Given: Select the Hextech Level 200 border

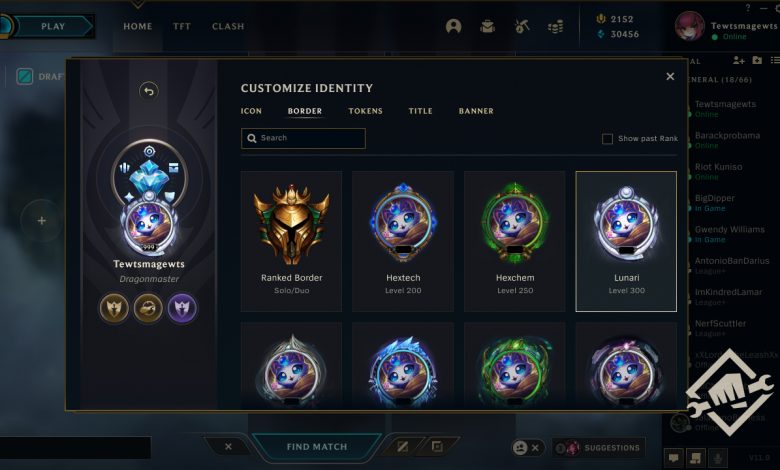Looking at the screenshot, I should click(402, 241).
